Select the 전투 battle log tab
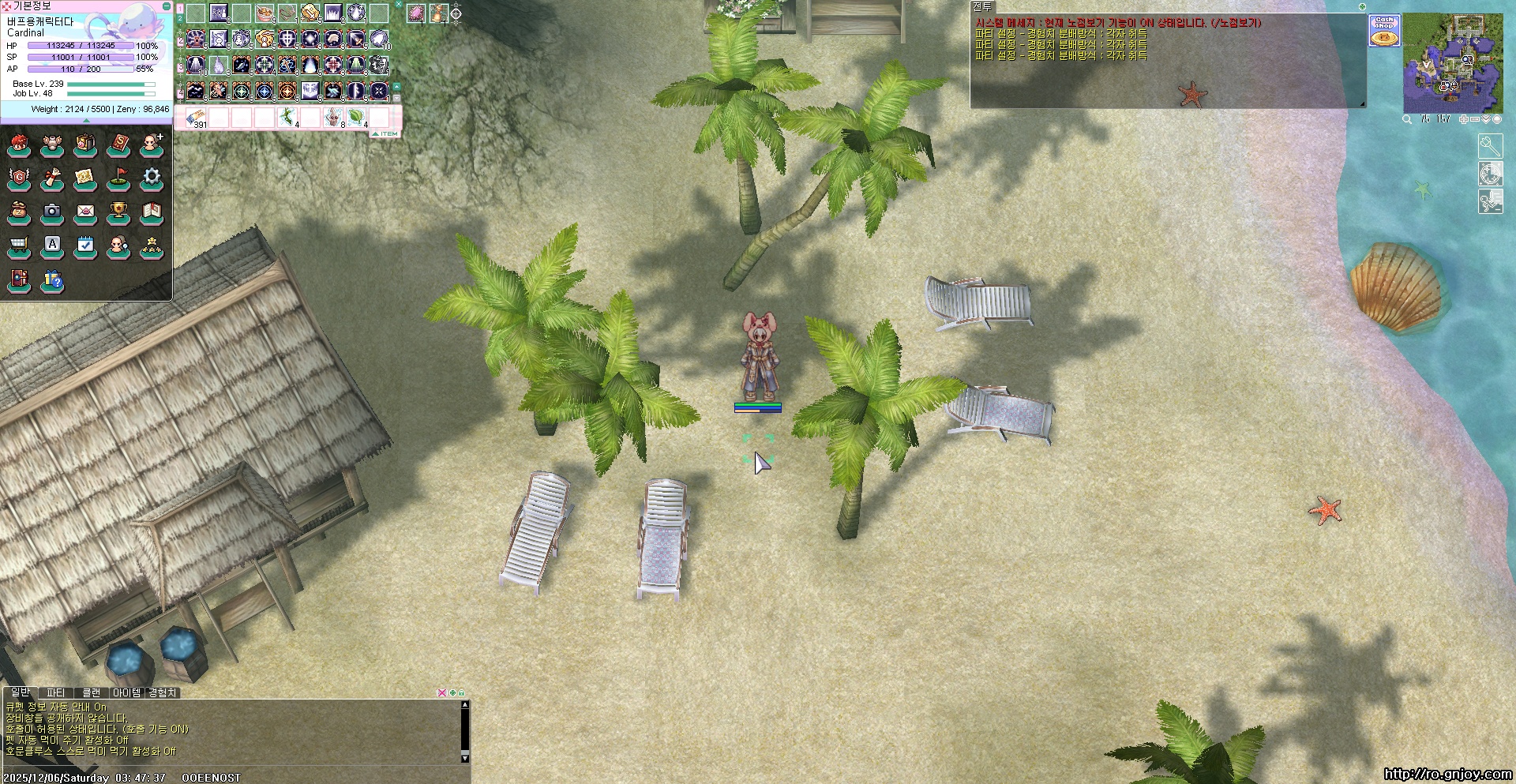 coord(982,6)
